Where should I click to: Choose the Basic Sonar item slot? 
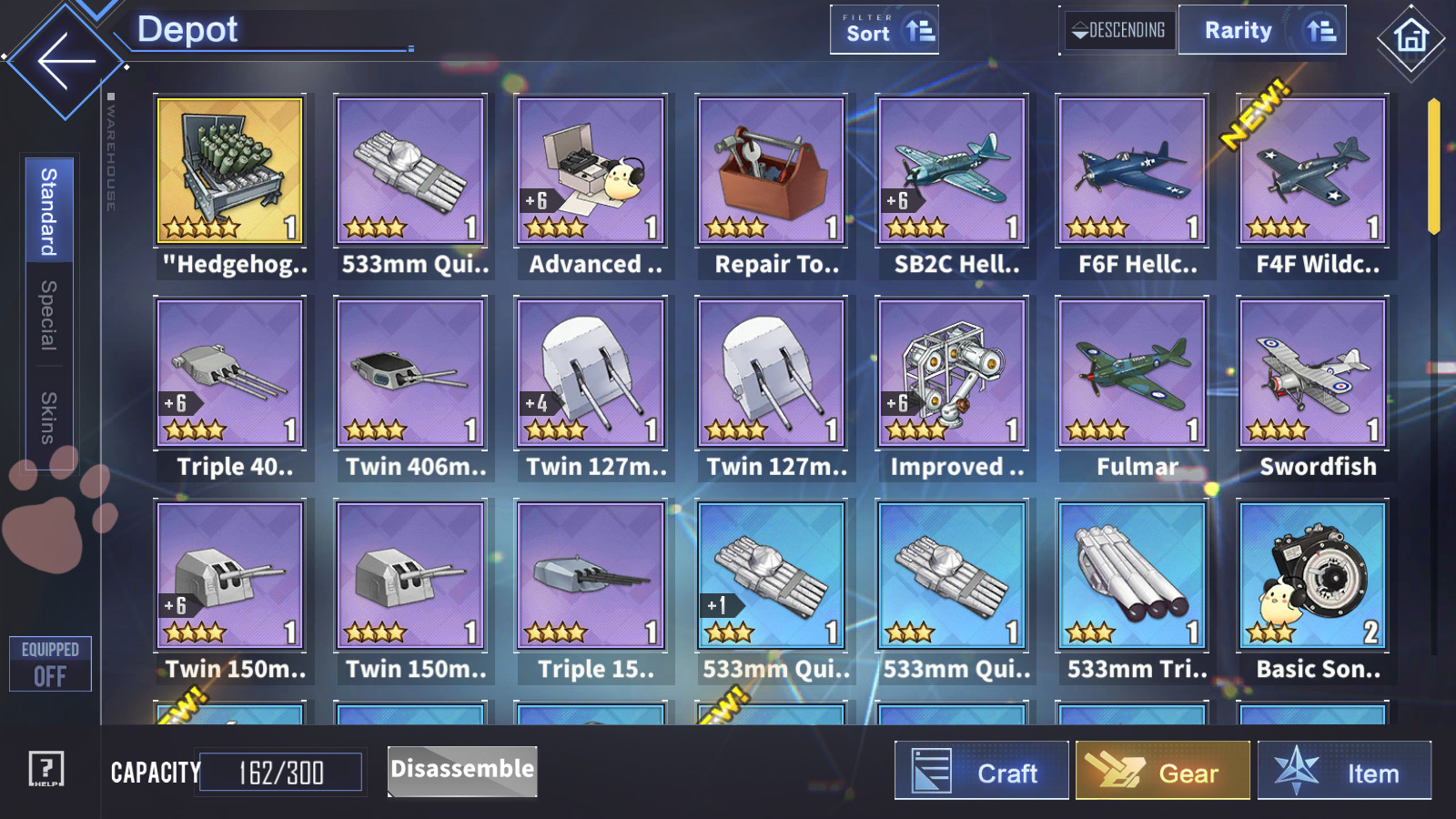coord(1312,575)
